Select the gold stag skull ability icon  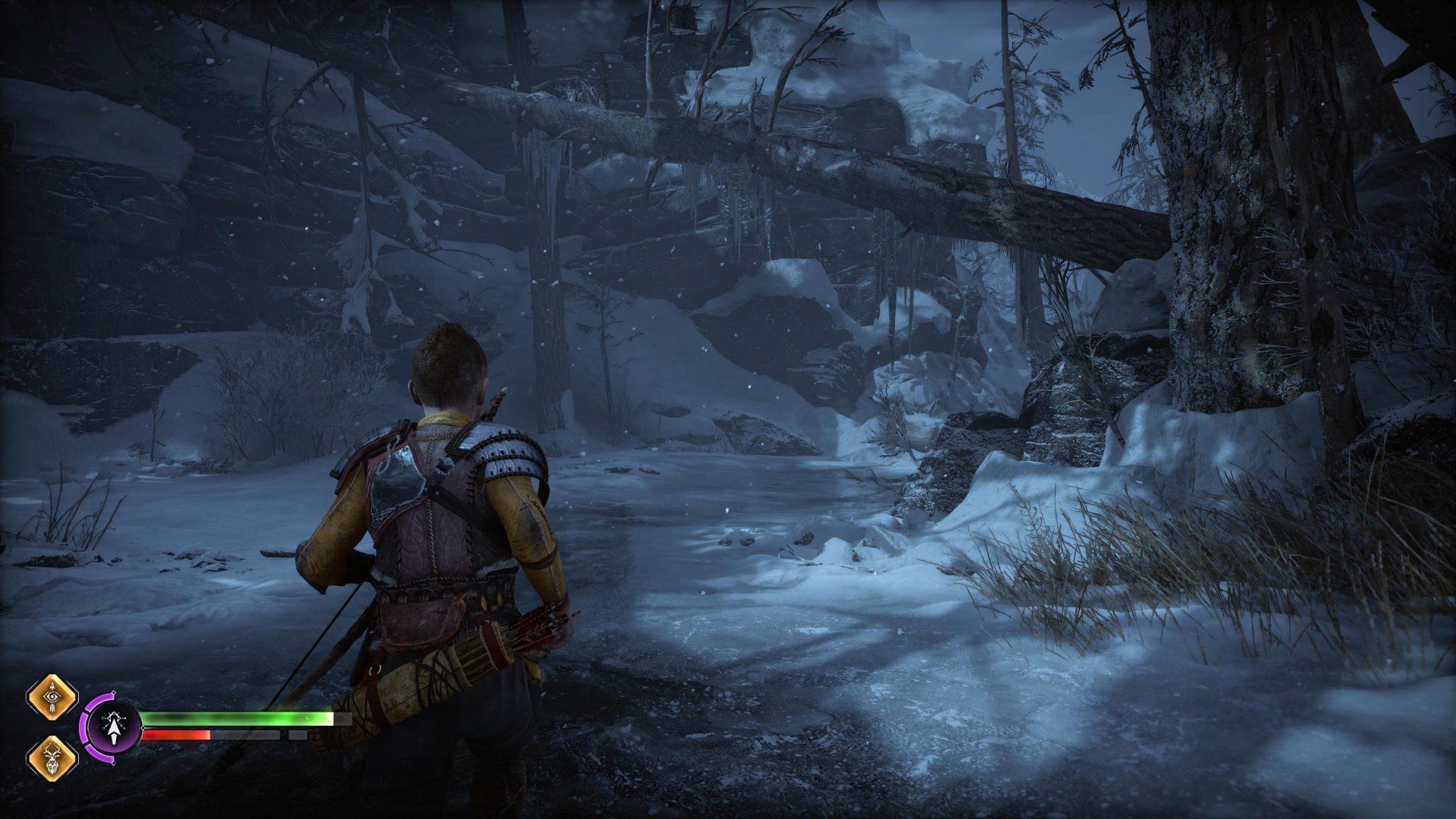pos(51,757)
